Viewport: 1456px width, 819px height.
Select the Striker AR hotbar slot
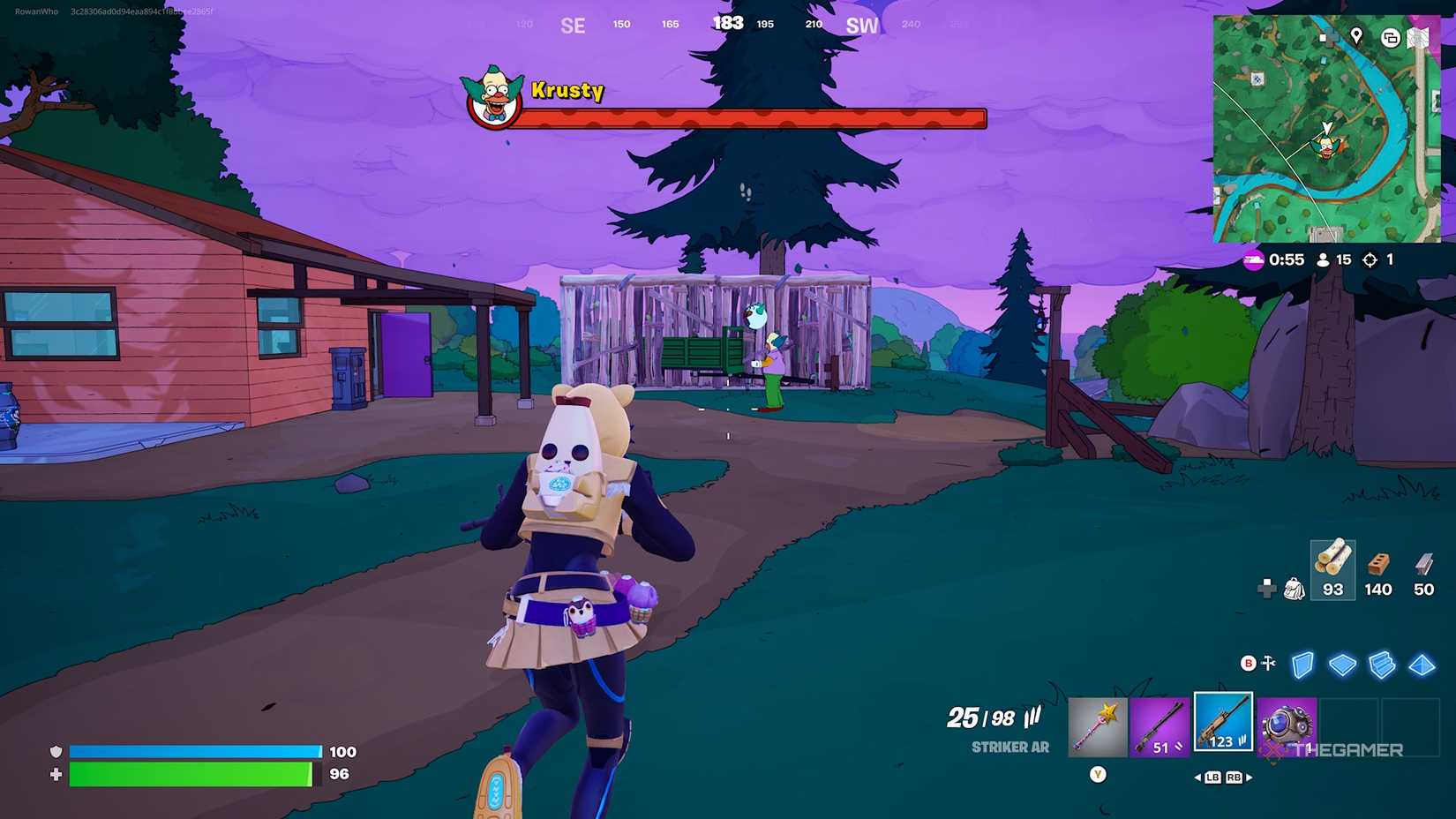(1222, 725)
